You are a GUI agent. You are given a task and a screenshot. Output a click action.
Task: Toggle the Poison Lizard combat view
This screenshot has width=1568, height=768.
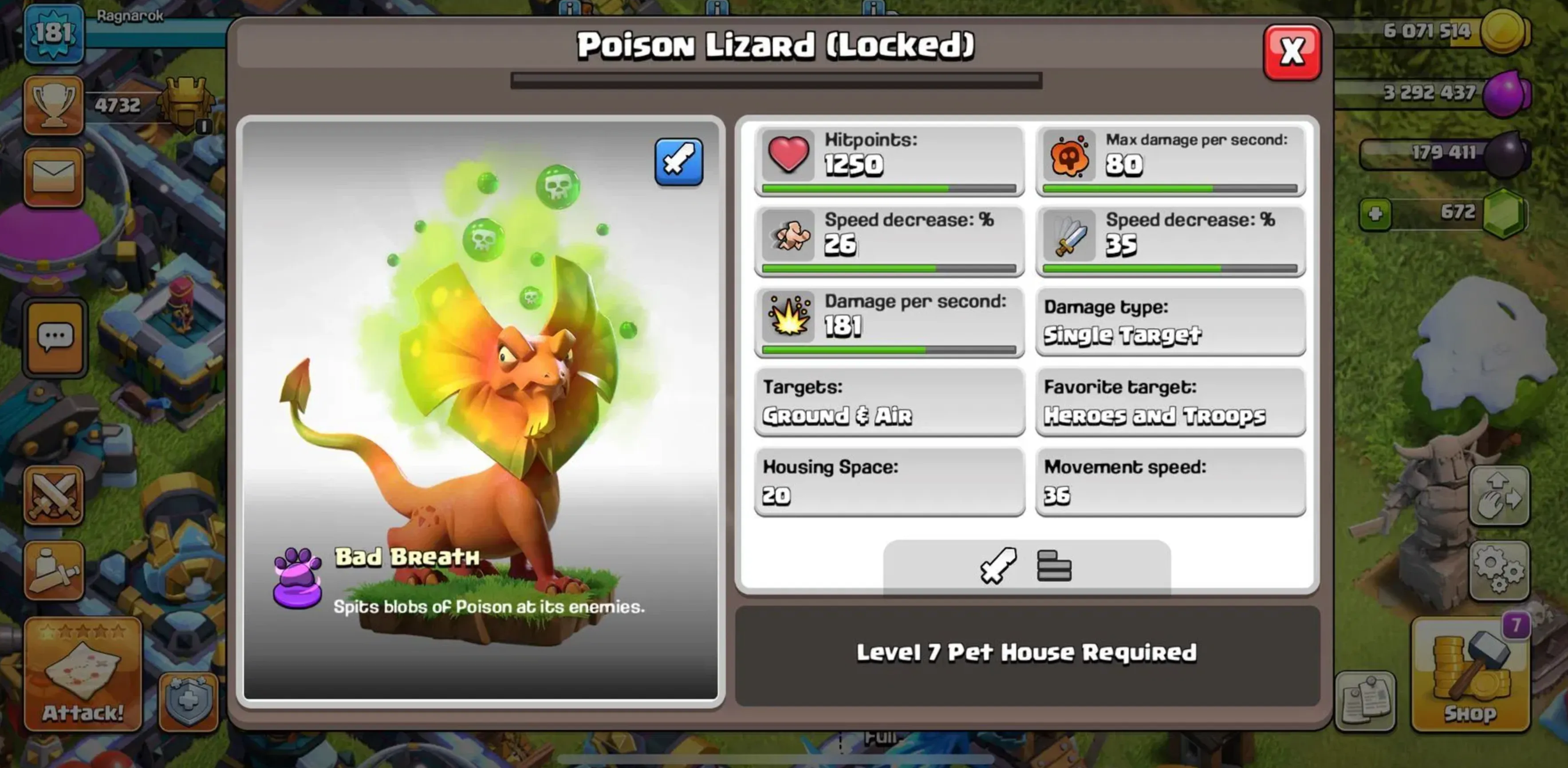click(678, 163)
